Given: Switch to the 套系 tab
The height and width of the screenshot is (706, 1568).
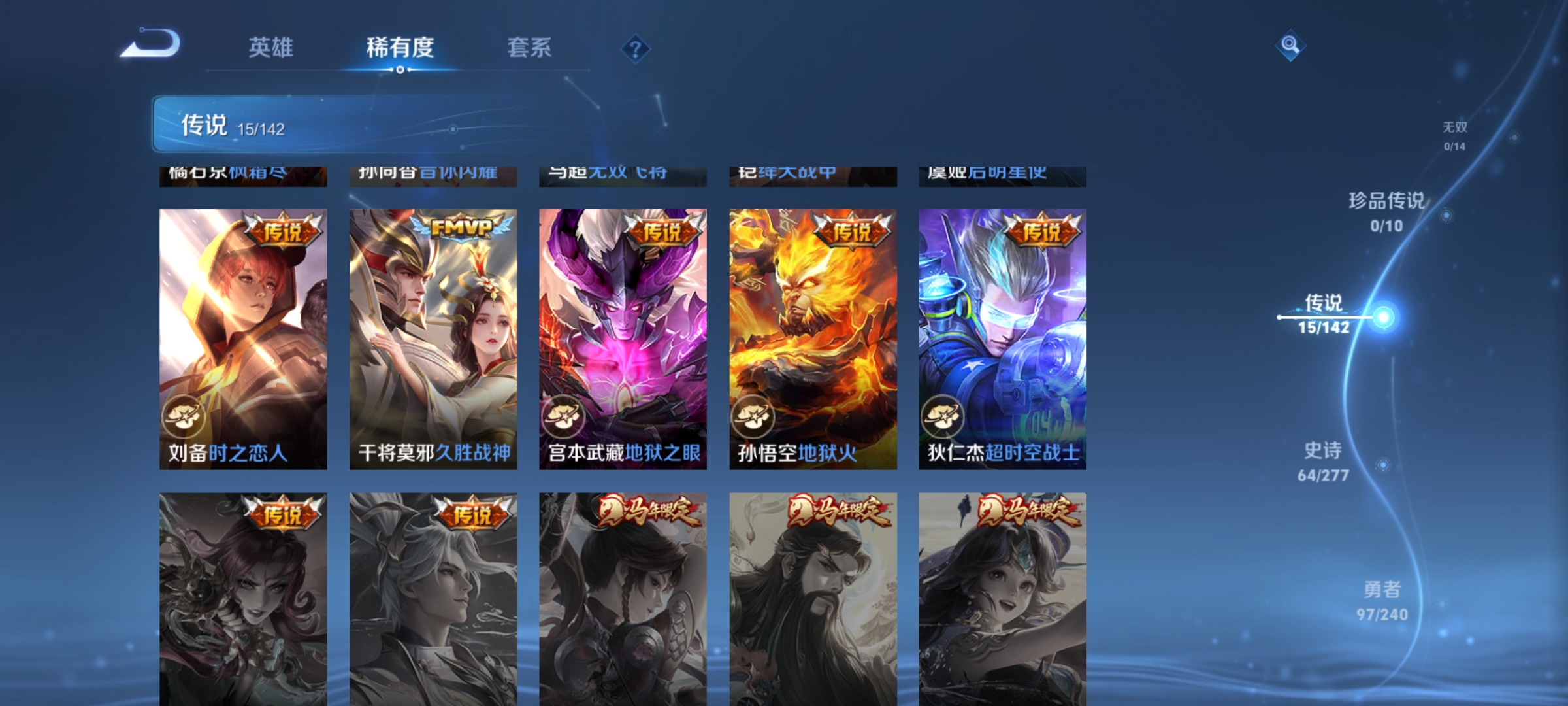Looking at the screenshot, I should [x=530, y=48].
